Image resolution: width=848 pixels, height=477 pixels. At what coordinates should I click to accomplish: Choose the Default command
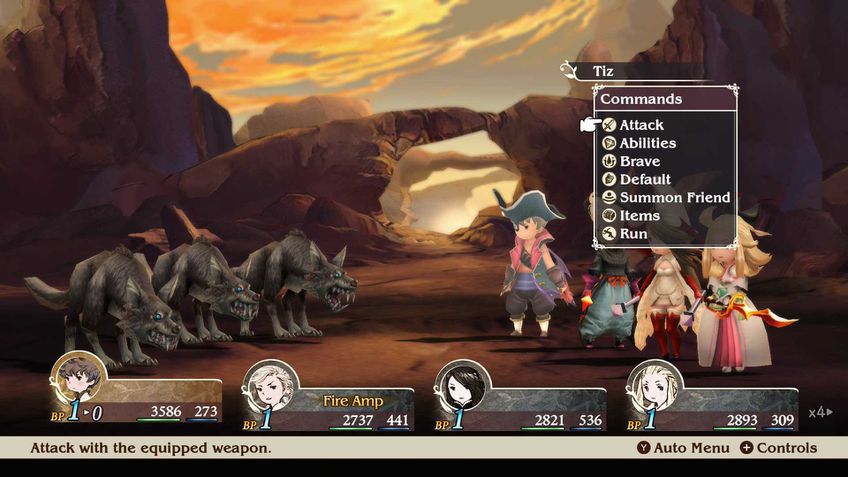(x=645, y=179)
